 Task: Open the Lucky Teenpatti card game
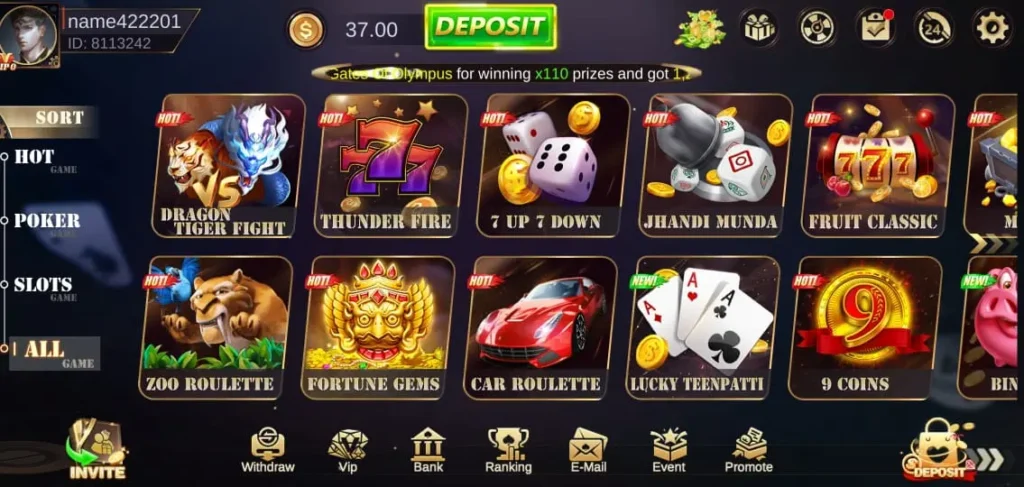coord(702,327)
